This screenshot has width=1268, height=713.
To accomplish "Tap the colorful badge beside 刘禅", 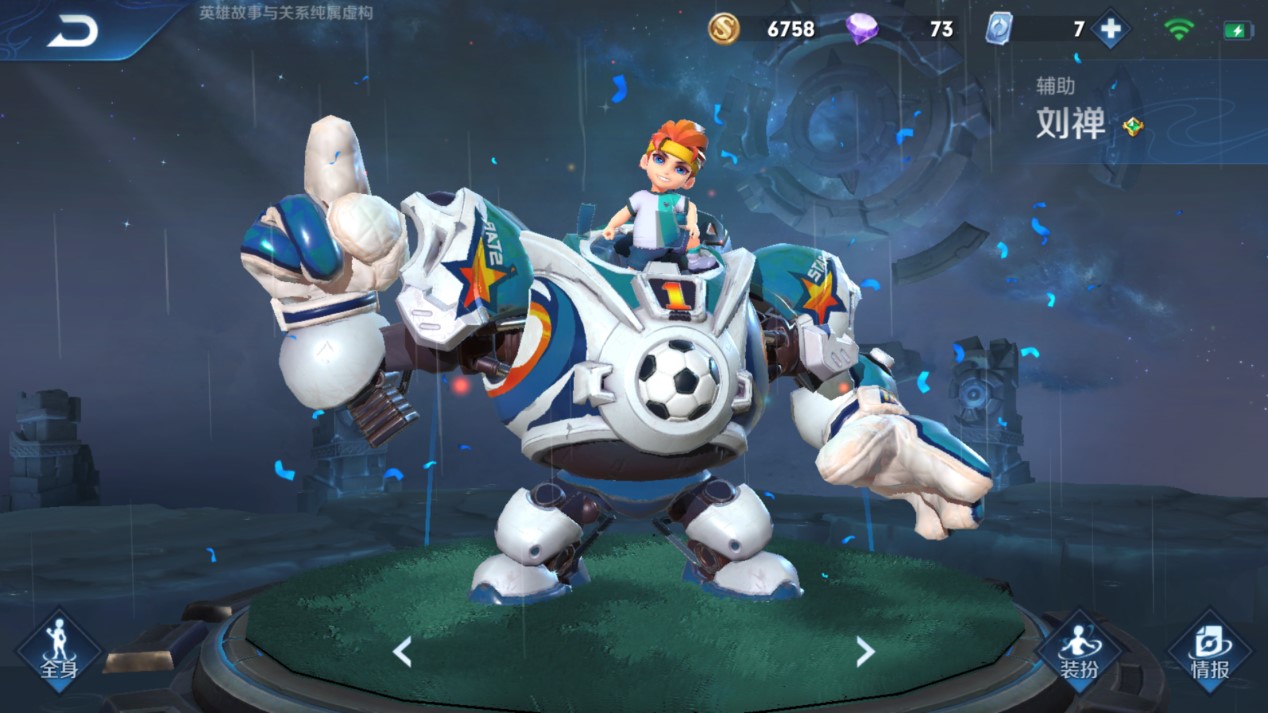I will pos(1132,126).
